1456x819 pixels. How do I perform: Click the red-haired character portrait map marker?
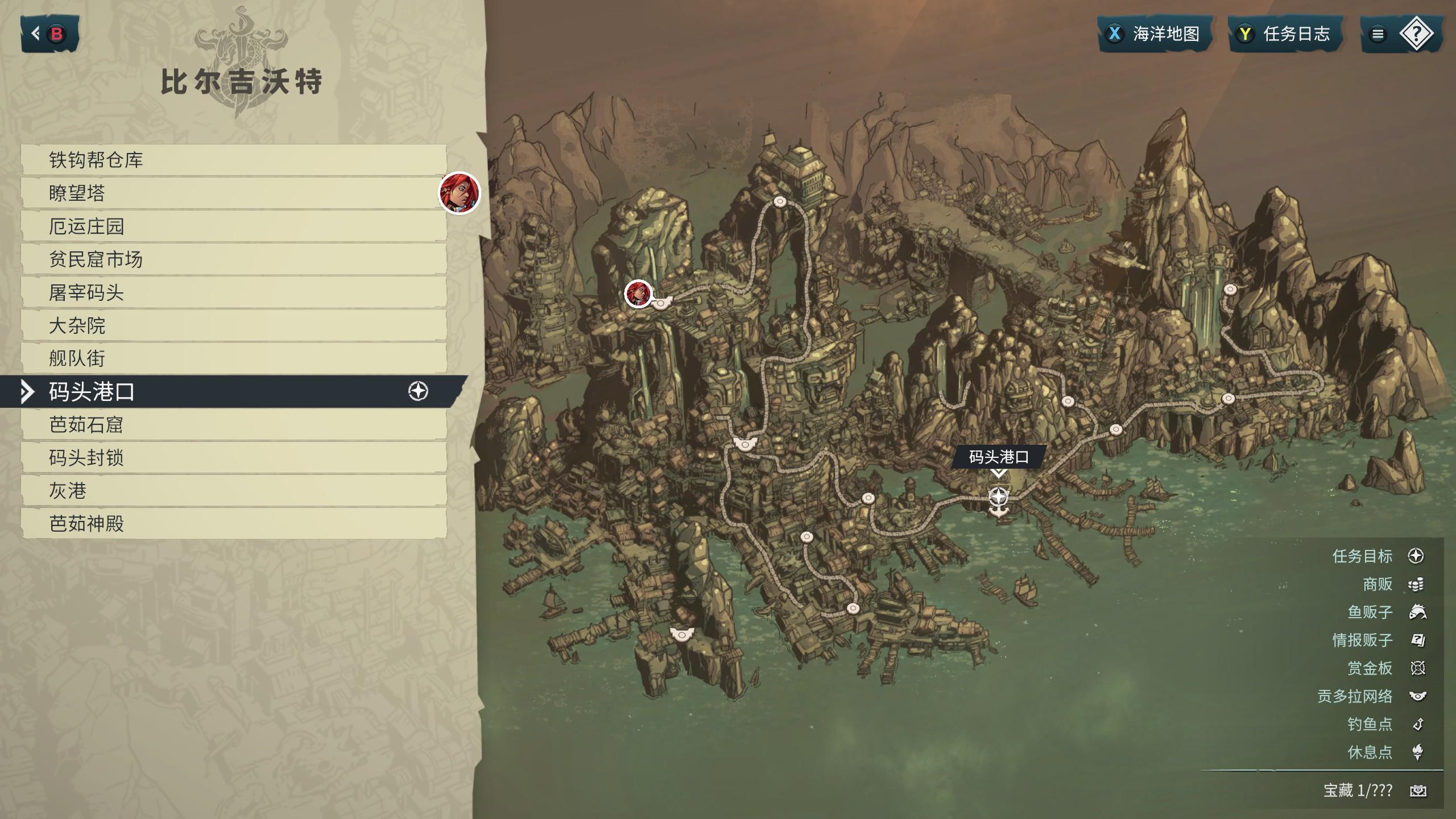(x=638, y=293)
